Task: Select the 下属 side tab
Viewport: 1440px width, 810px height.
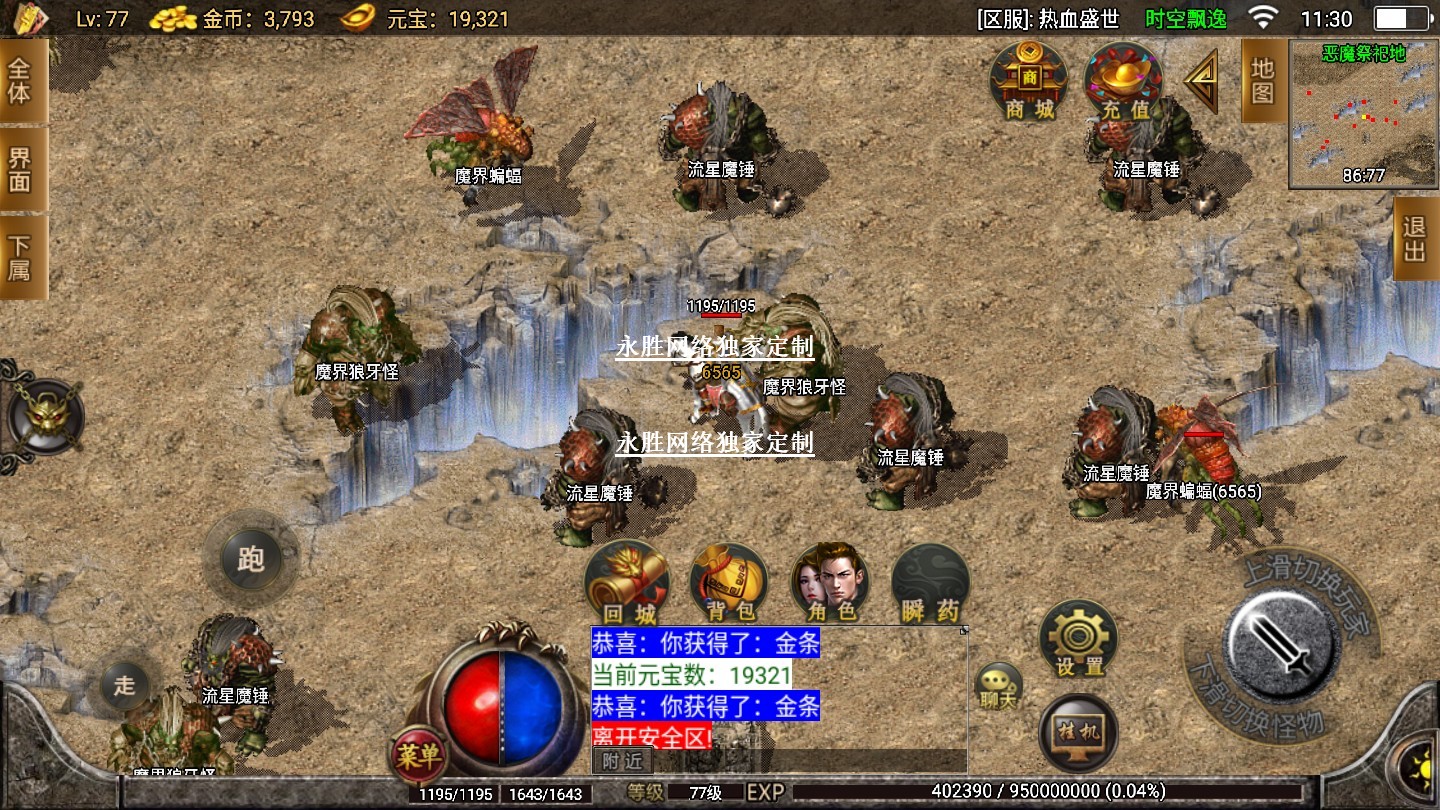Action: pos(21,257)
